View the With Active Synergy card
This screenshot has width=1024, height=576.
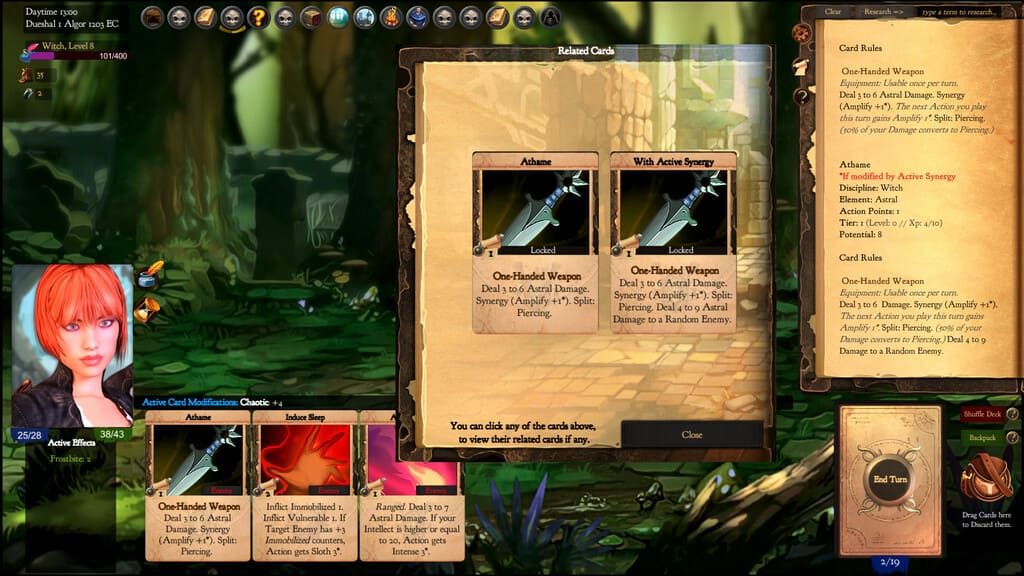(x=672, y=242)
